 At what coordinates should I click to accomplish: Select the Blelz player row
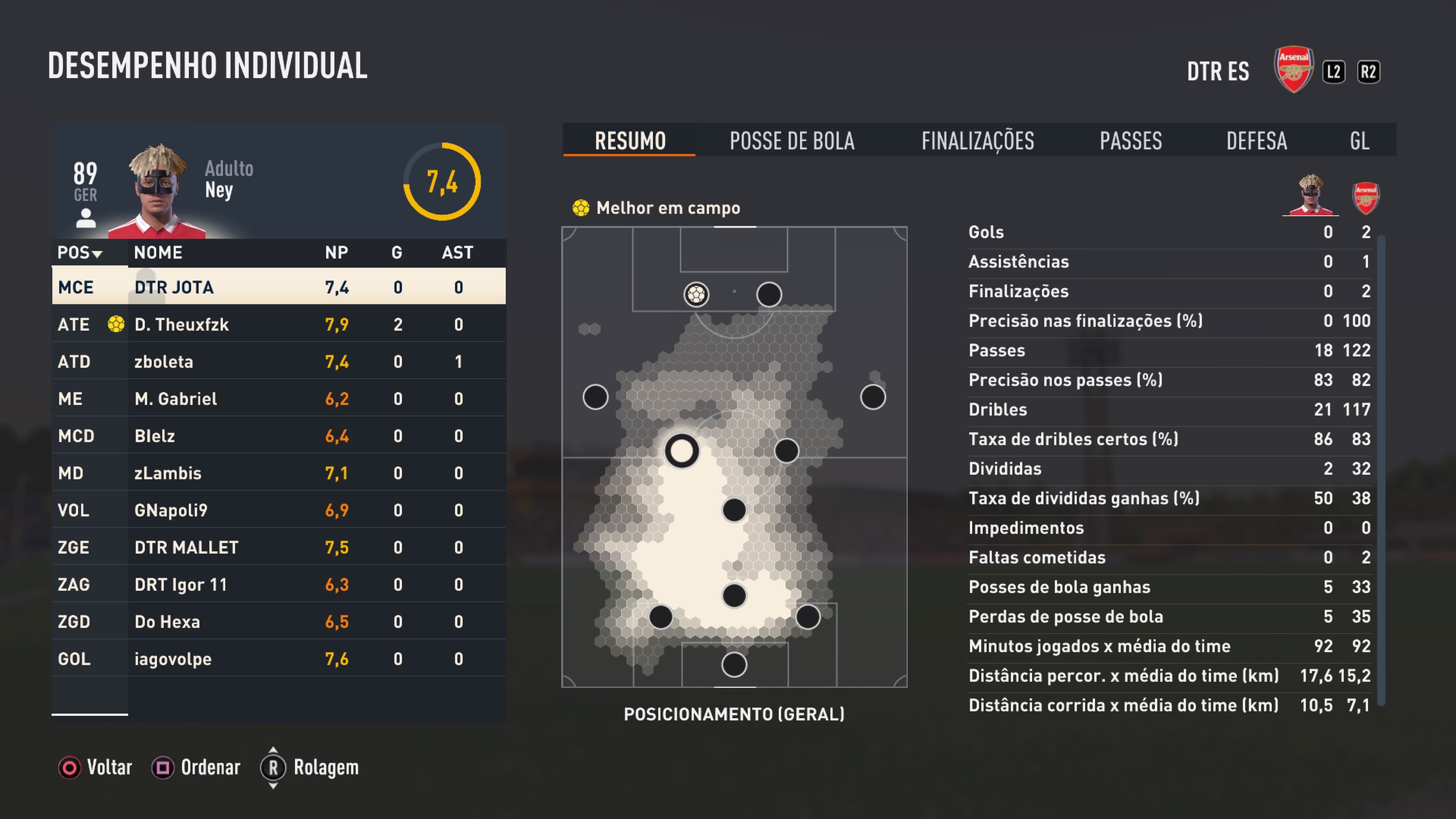[x=279, y=436]
